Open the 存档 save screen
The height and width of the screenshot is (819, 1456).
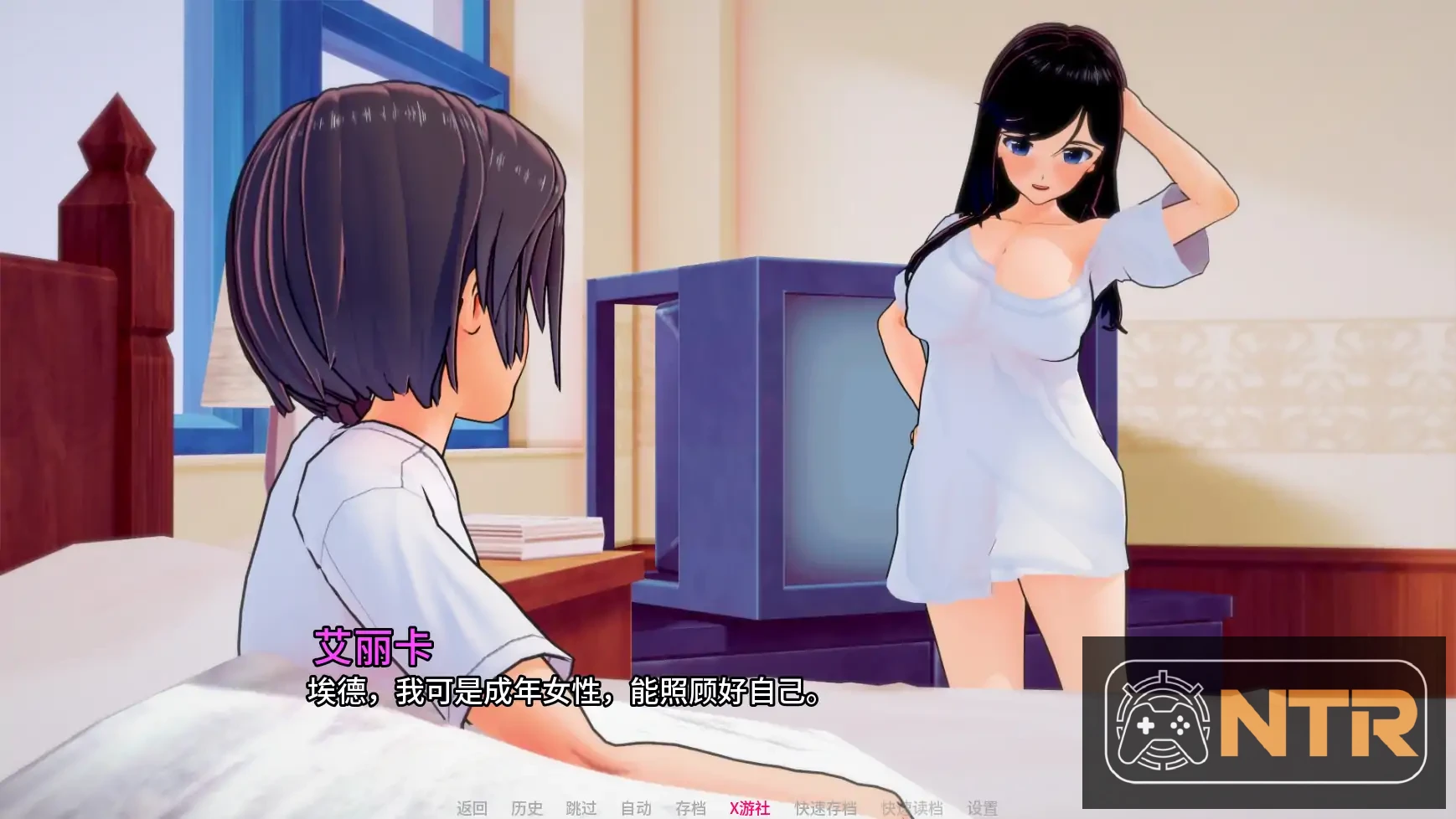[x=689, y=809]
